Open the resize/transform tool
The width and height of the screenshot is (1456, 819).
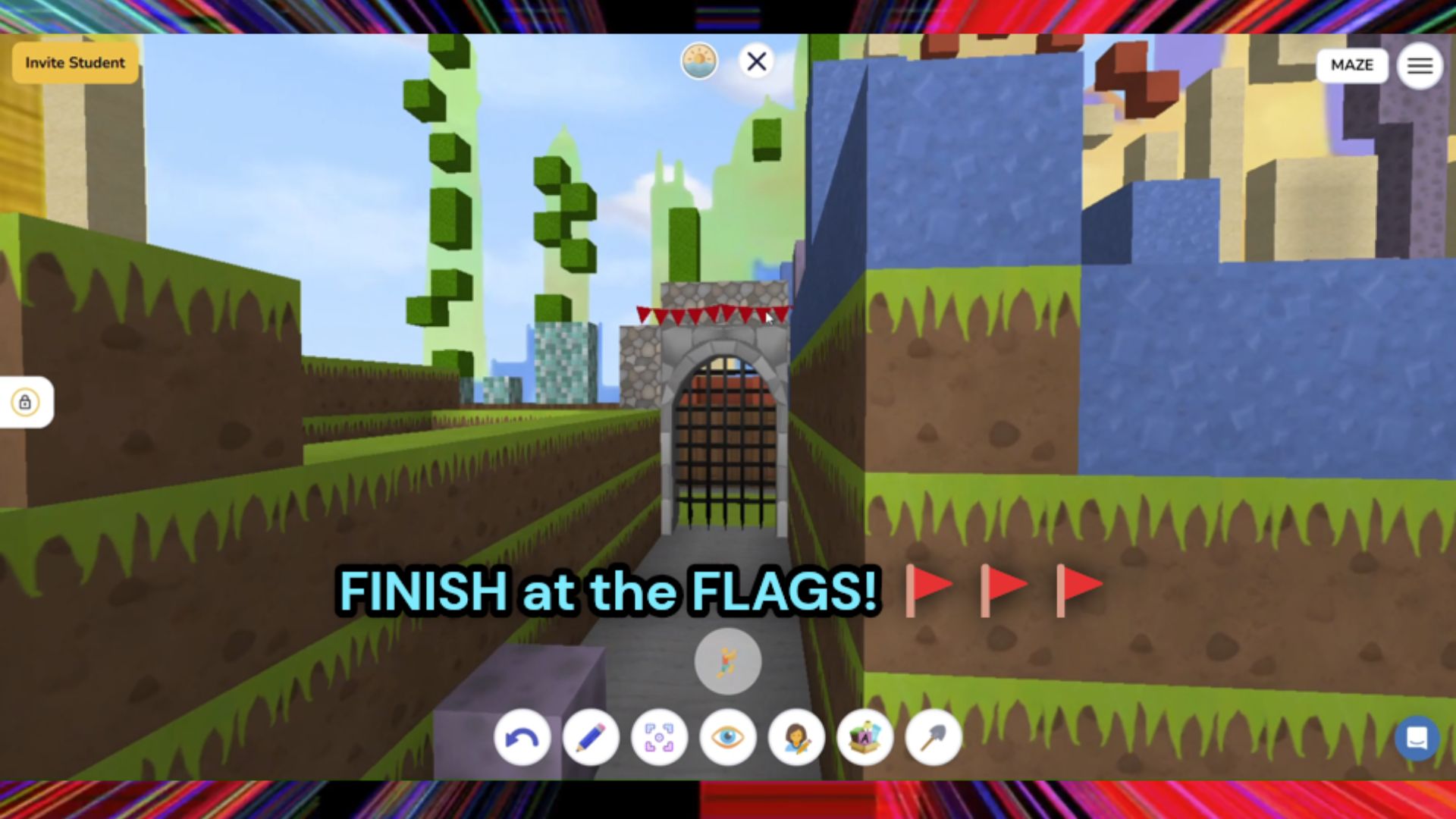click(x=658, y=737)
